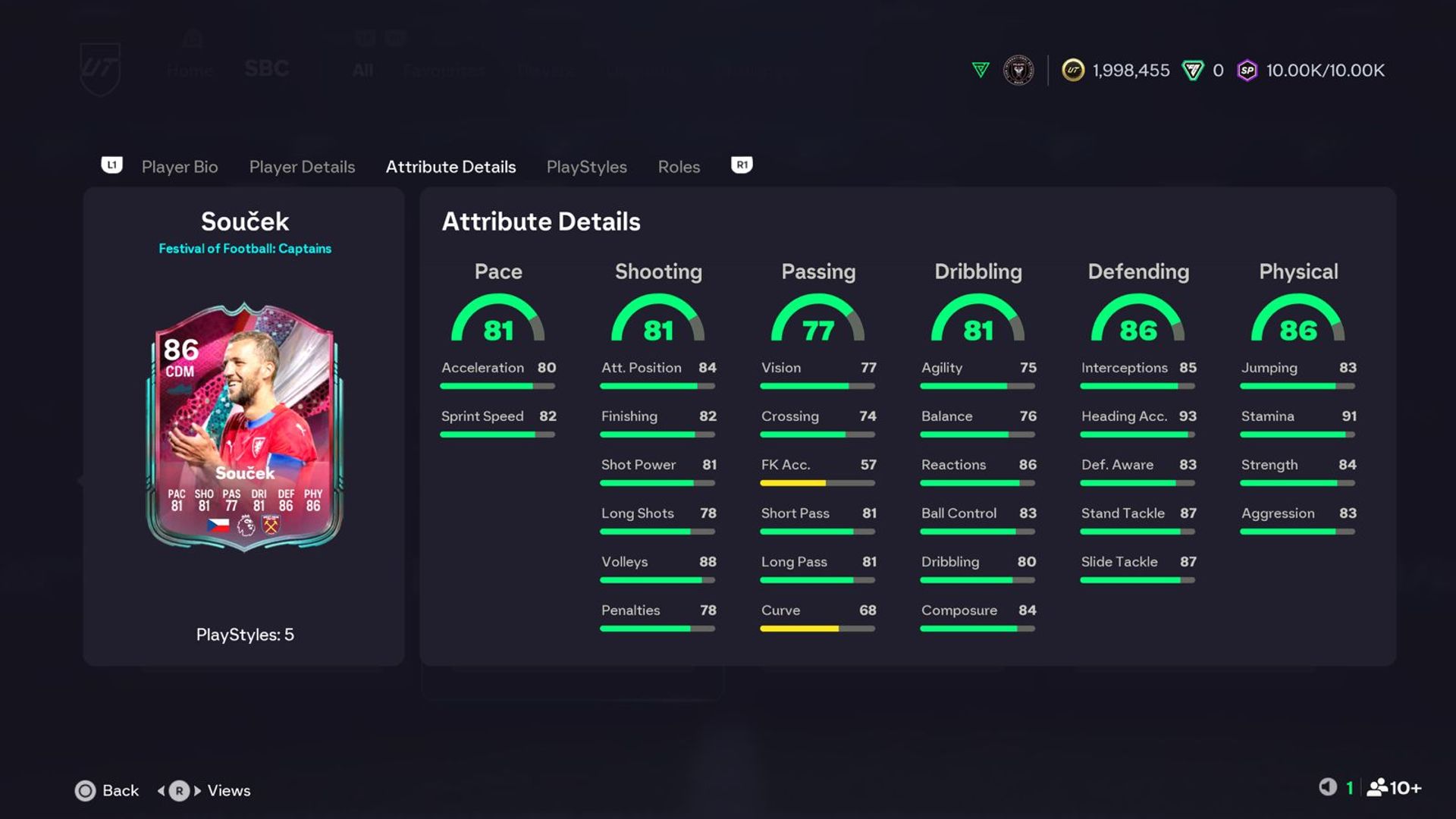Switch to the PlayStyles tab
Screen dimensions: 1456x819
(586, 167)
